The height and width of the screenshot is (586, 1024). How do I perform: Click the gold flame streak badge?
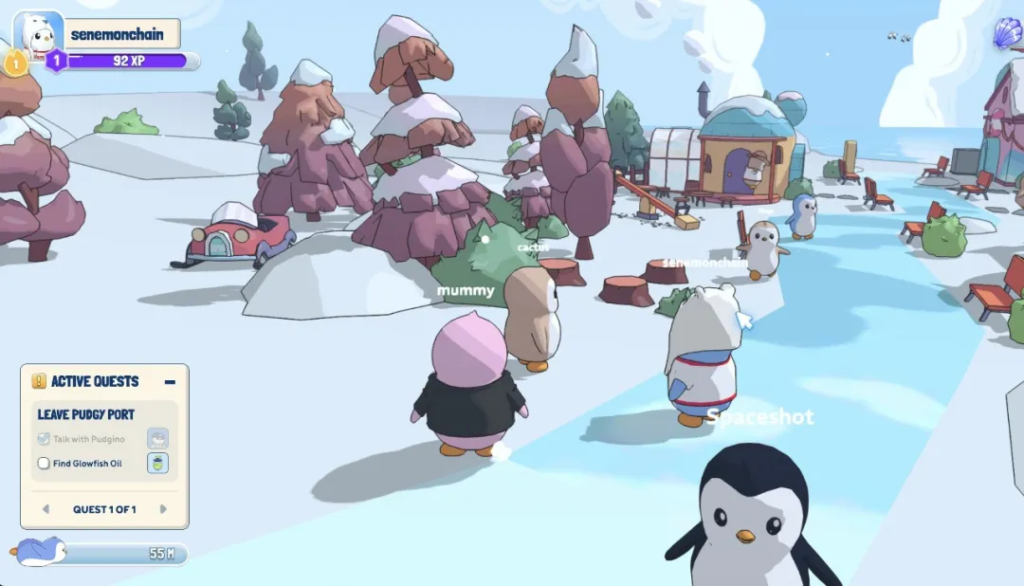point(15,63)
